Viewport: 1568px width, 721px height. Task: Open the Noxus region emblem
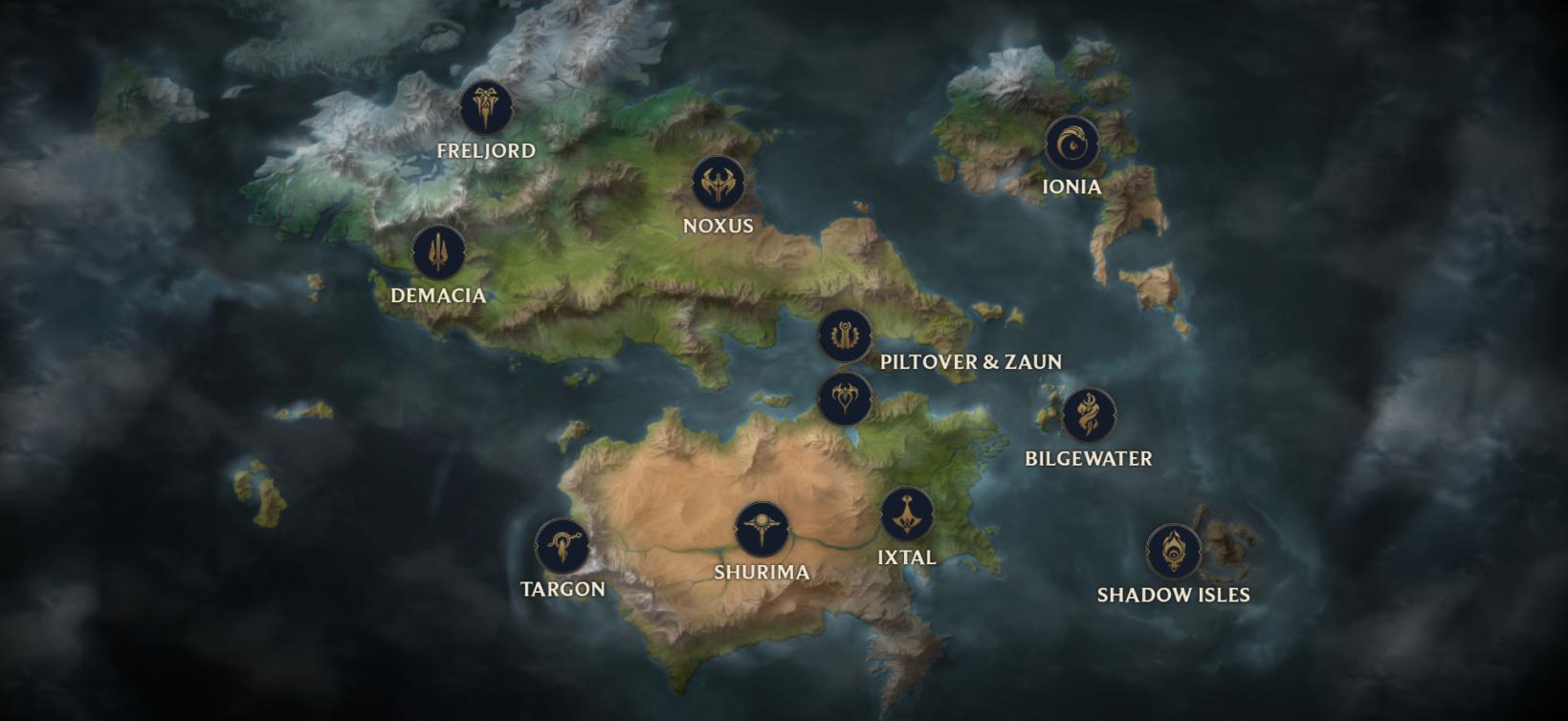(x=718, y=184)
